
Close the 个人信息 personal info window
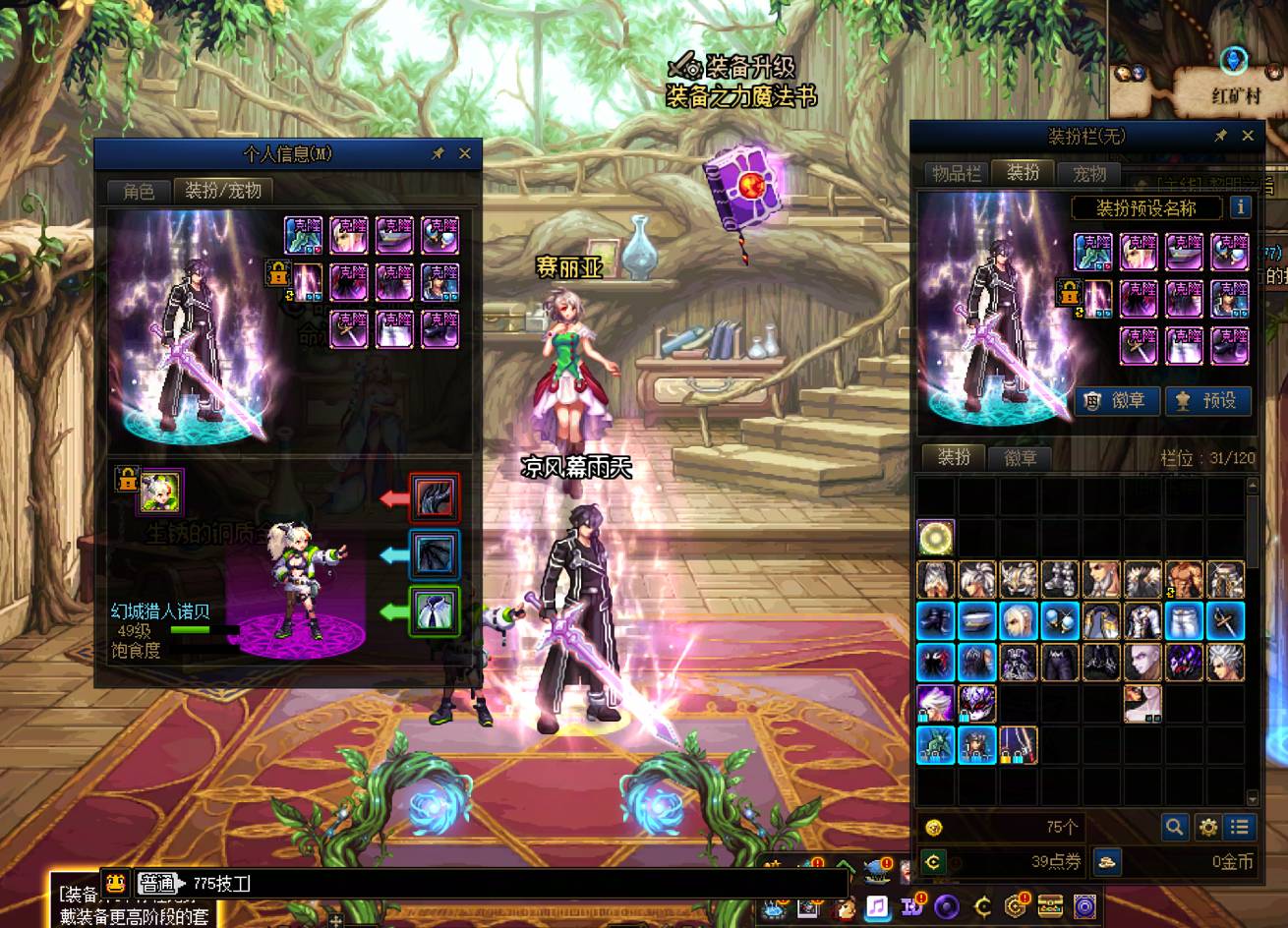pyautogui.click(x=465, y=153)
